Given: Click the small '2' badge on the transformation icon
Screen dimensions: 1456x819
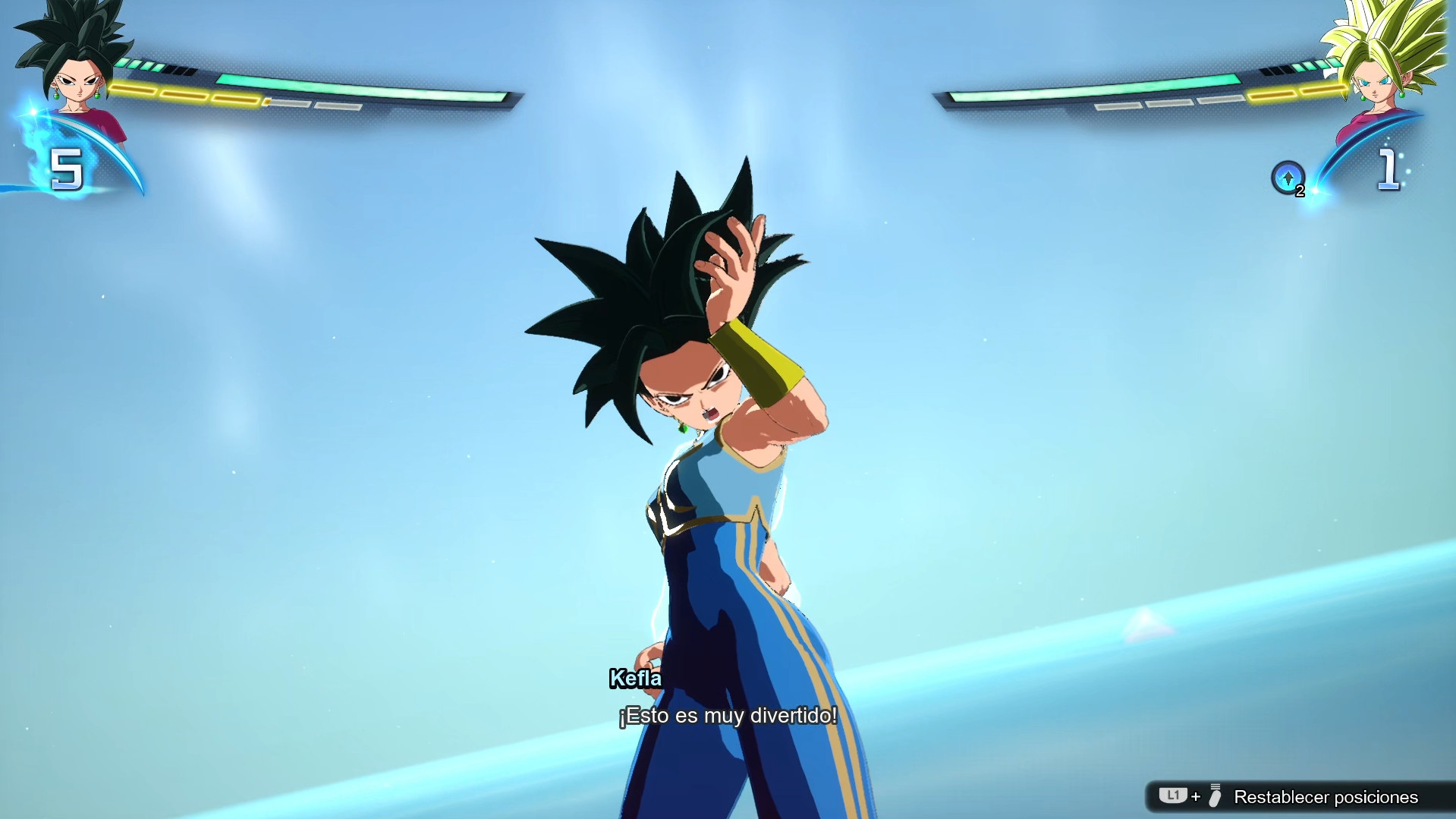Looking at the screenshot, I should pyautogui.click(x=1298, y=192).
